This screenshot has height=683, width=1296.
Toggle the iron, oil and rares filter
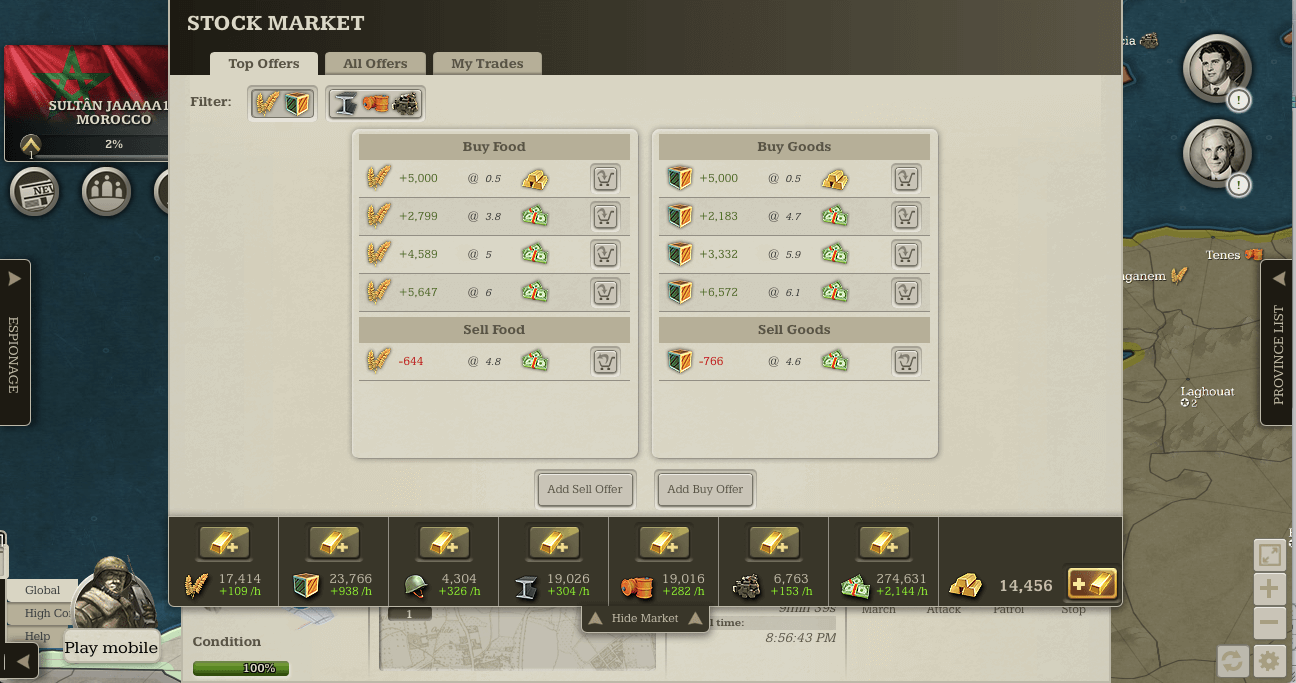[375, 103]
